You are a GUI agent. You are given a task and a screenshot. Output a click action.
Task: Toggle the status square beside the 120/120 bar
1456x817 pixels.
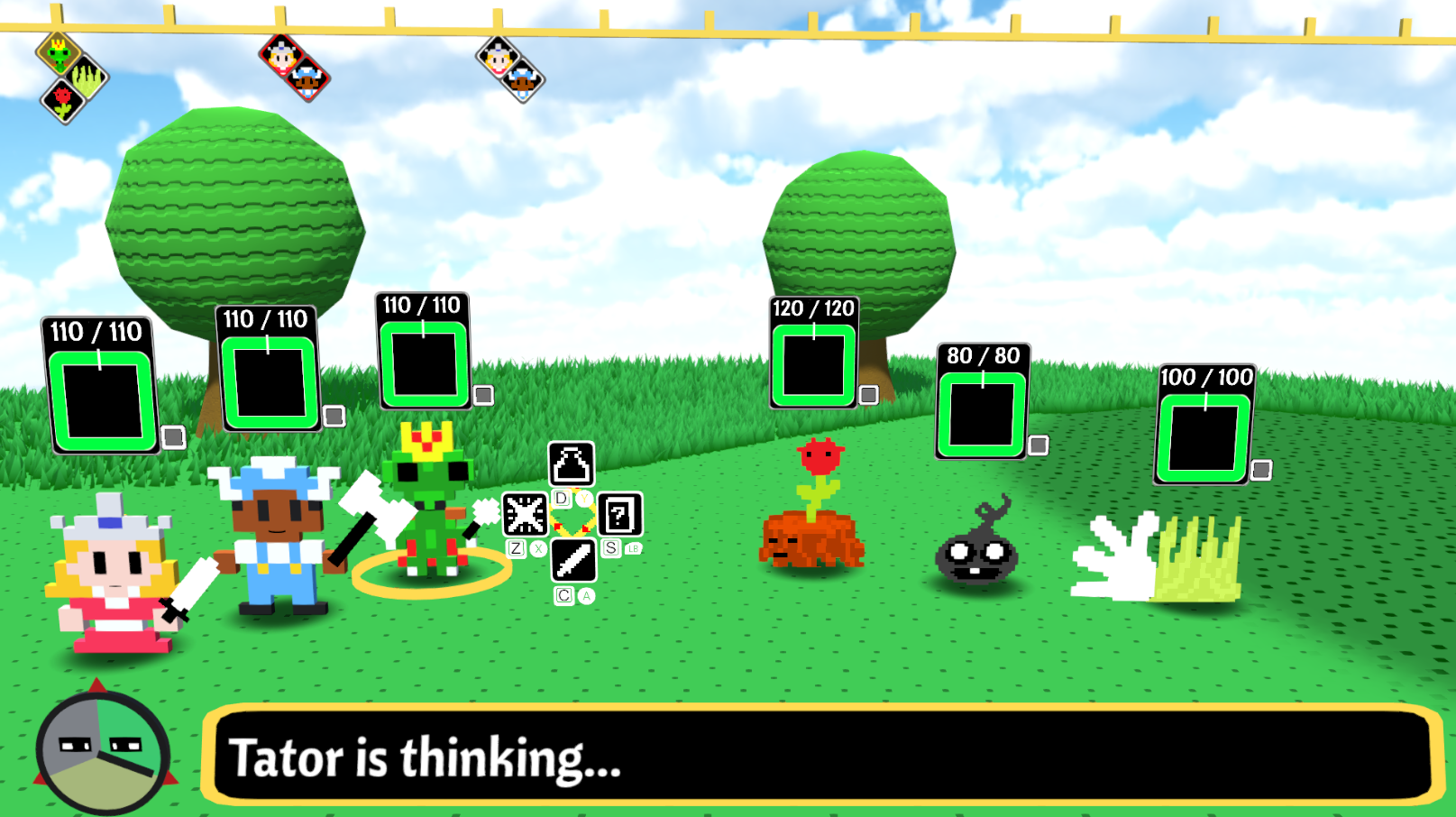[x=867, y=394]
